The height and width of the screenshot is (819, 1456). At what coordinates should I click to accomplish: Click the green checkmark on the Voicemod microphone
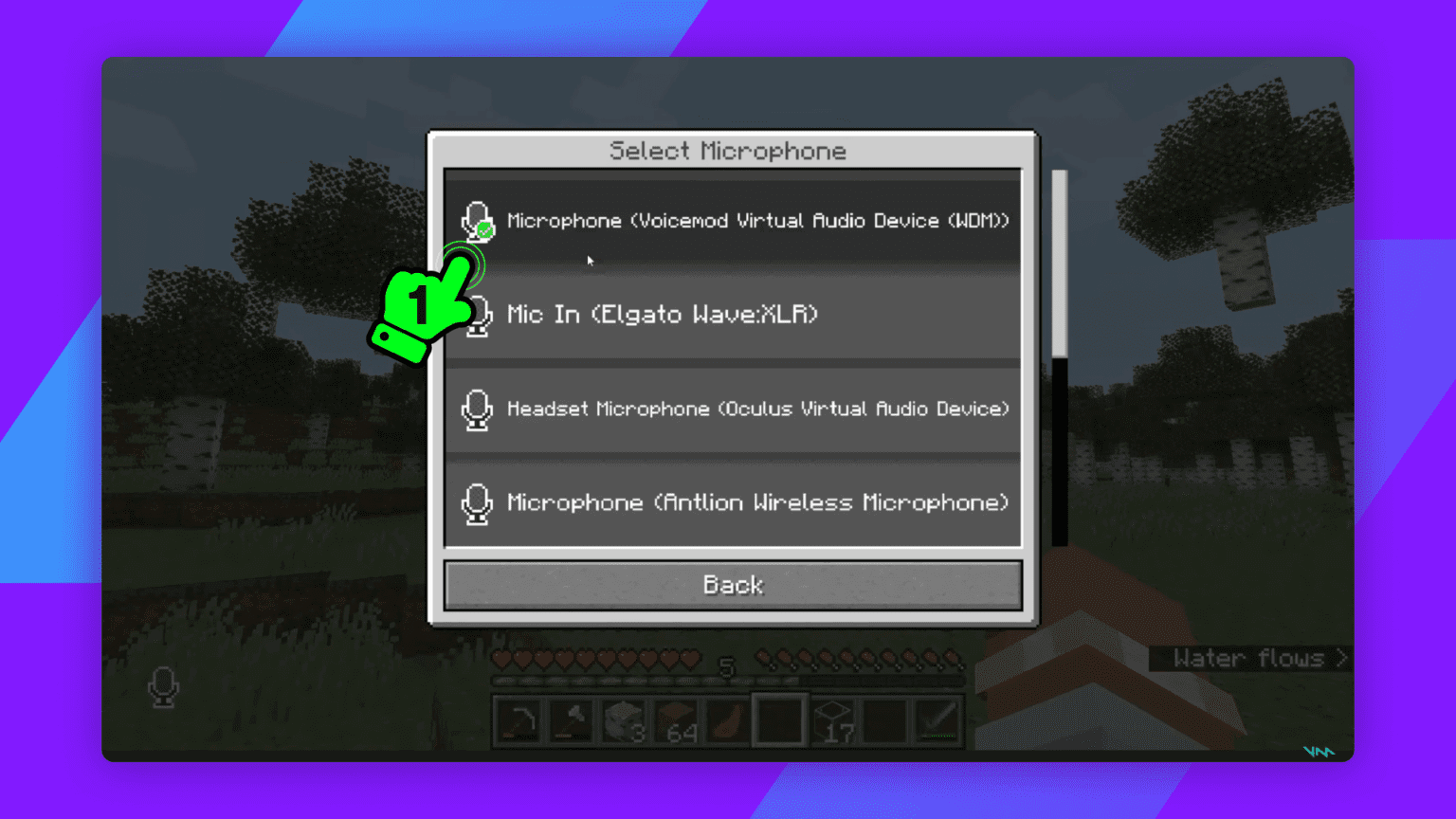pyautogui.click(x=486, y=228)
